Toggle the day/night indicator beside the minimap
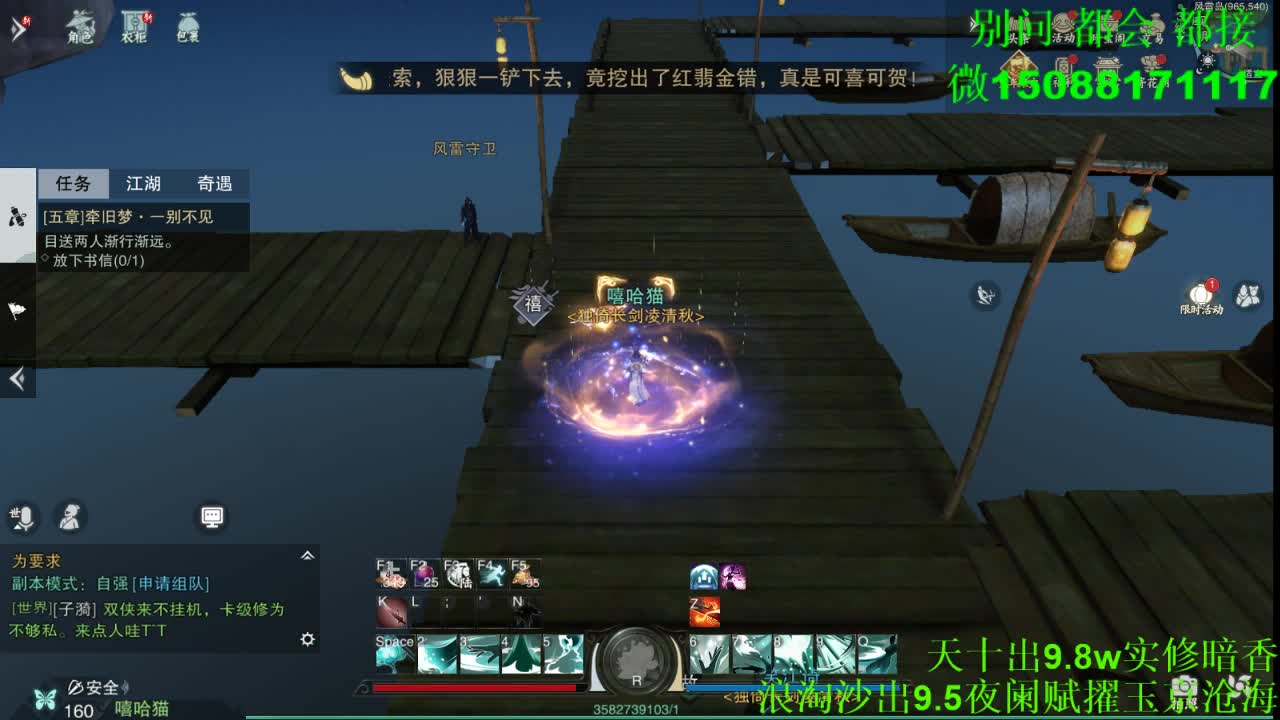Screen dimensions: 1280x720 (x=1207, y=62)
